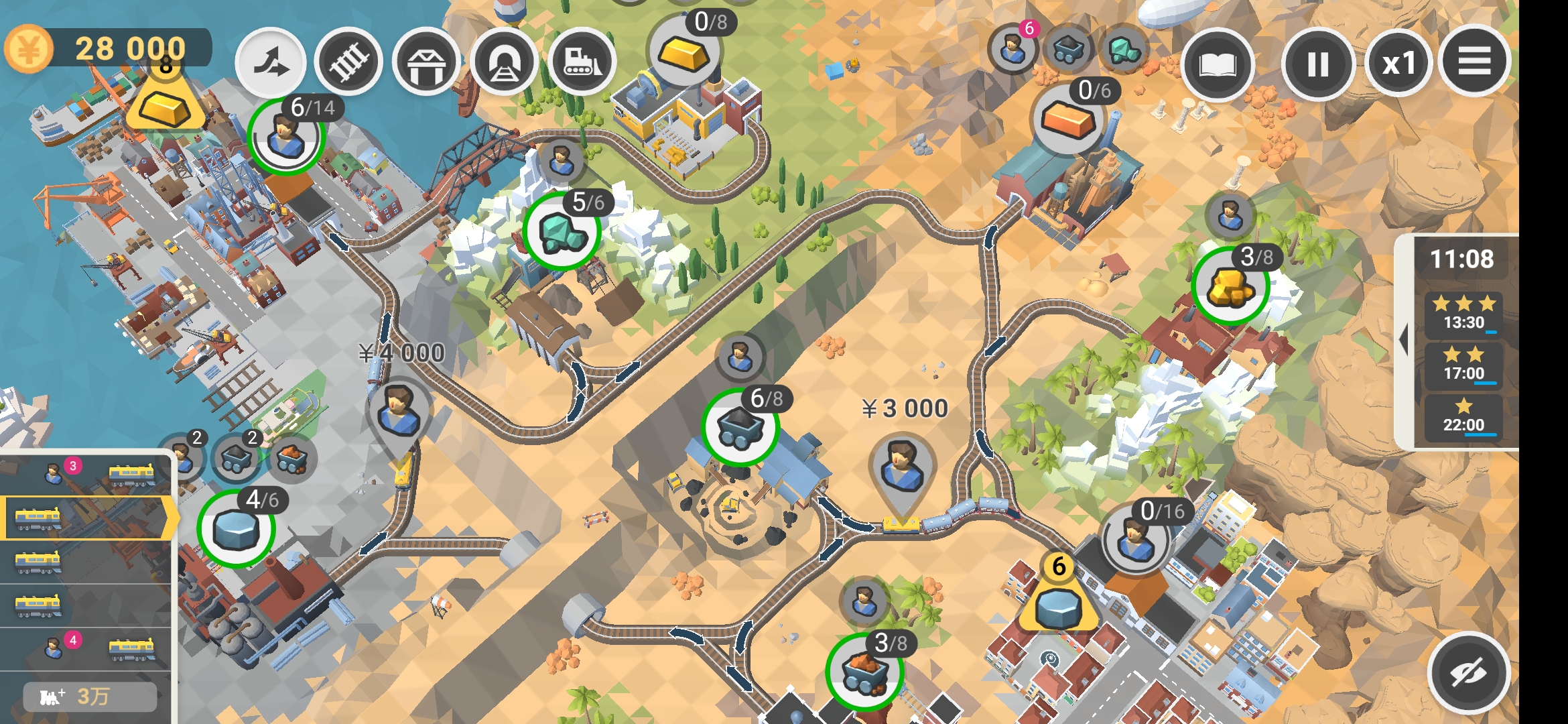Select the coal mine station marked 6/8
Screen dimensions: 1568x724
click(740, 428)
